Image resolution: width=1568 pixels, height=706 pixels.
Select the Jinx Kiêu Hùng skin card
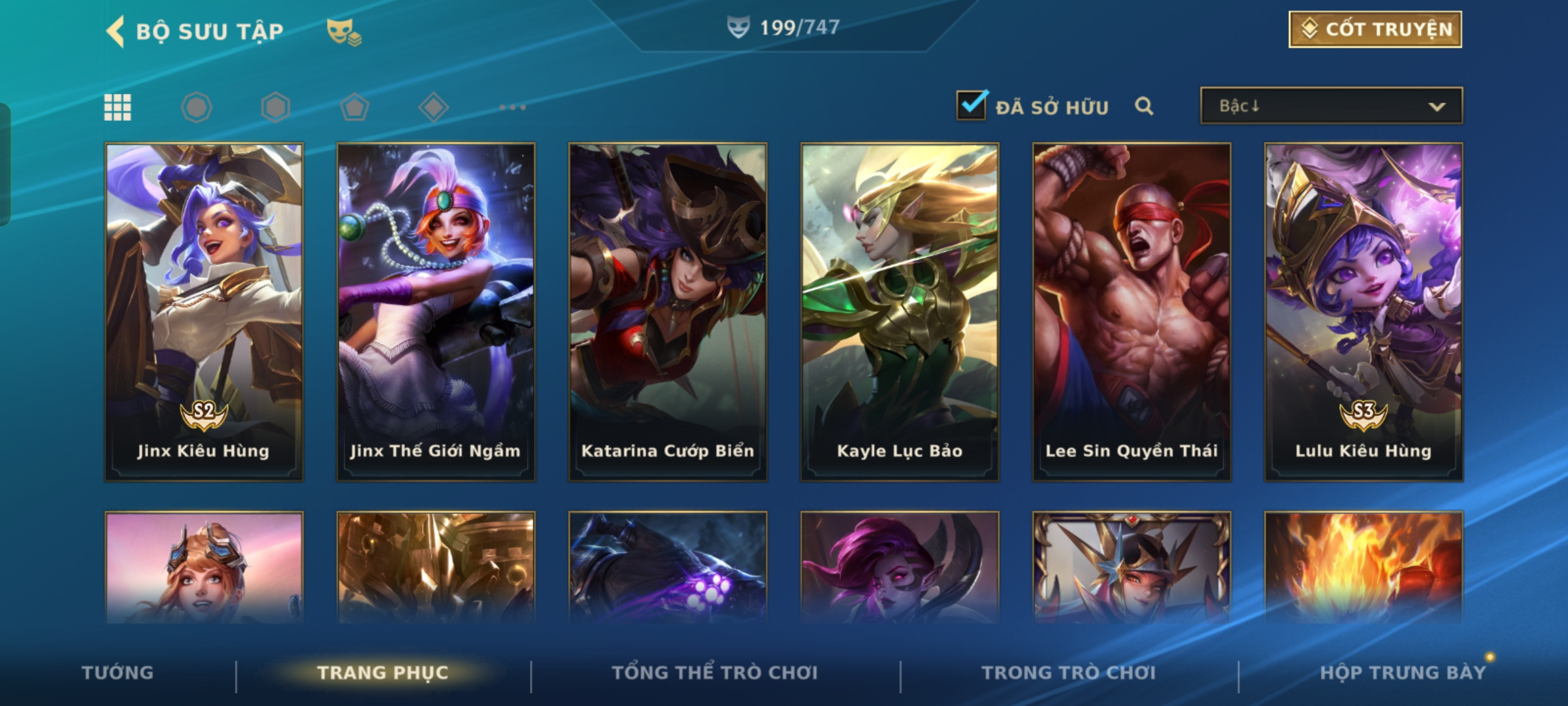pos(204,312)
